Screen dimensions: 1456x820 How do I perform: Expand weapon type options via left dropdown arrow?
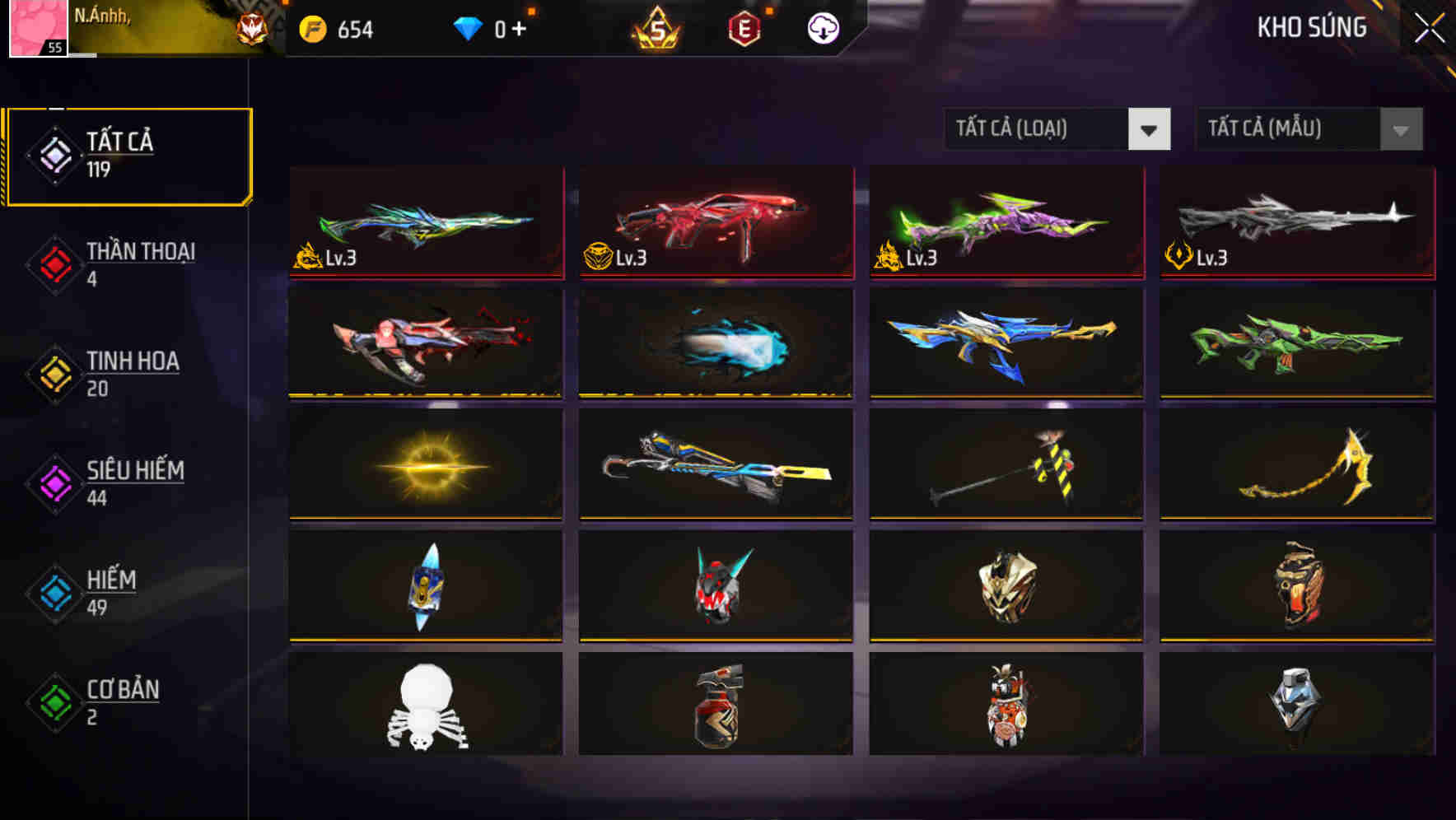(1150, 129)
